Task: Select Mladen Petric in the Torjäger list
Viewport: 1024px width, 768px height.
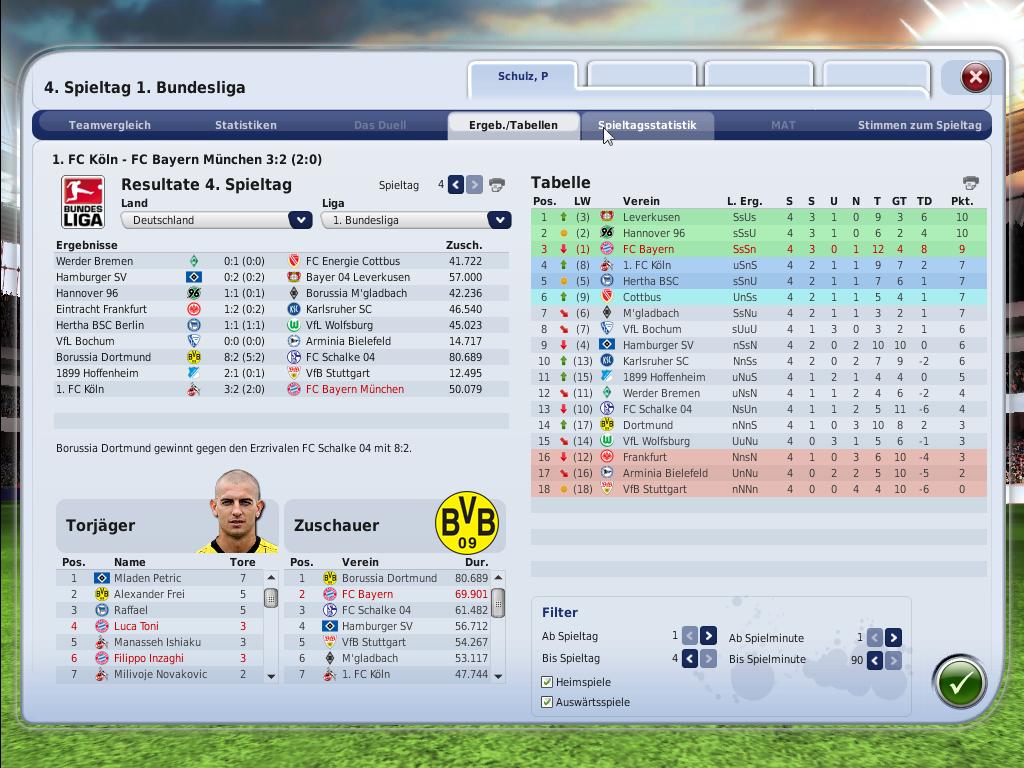Action: 147,578
